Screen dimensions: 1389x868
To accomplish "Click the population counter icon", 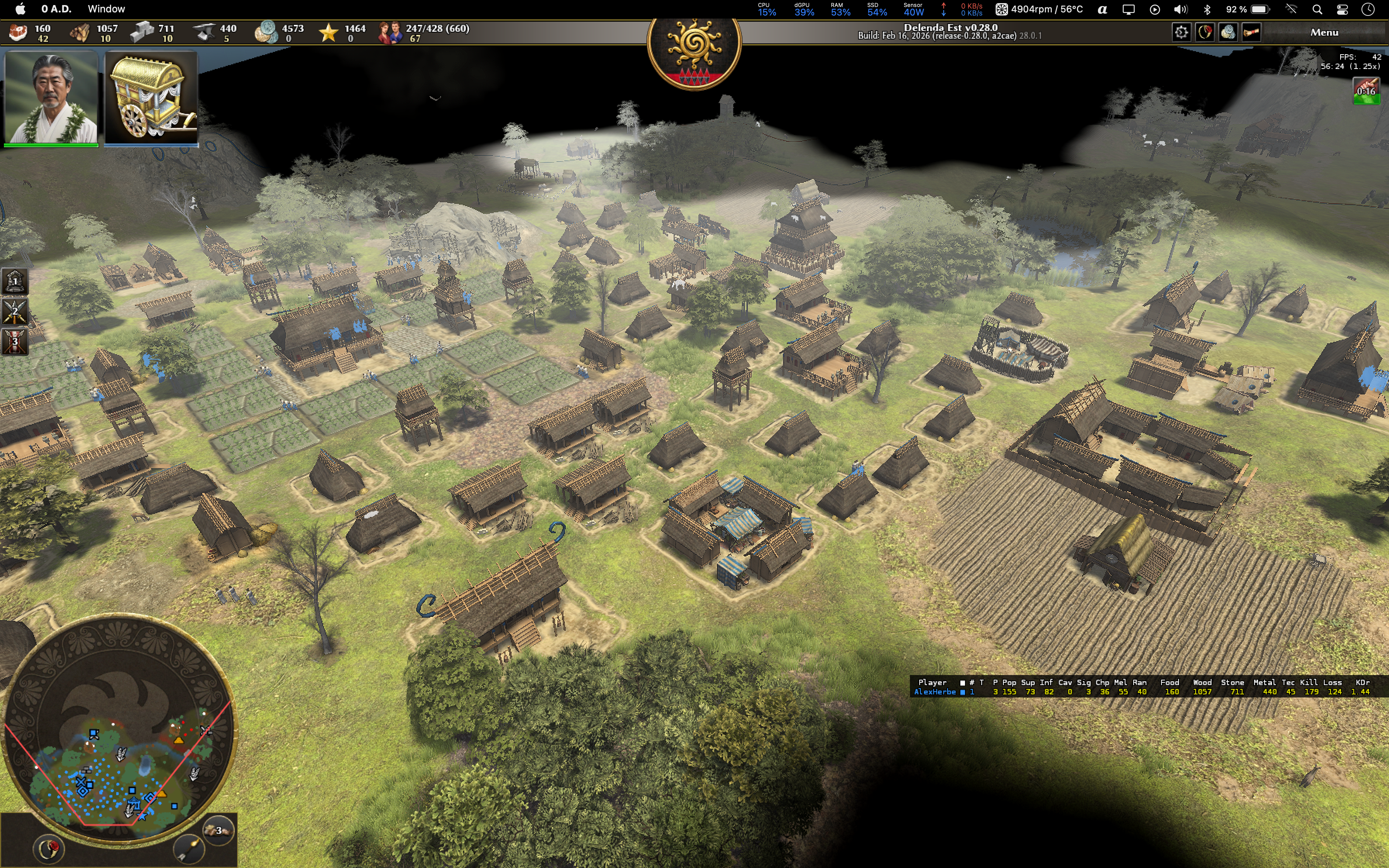I will [x=390, y=33].
